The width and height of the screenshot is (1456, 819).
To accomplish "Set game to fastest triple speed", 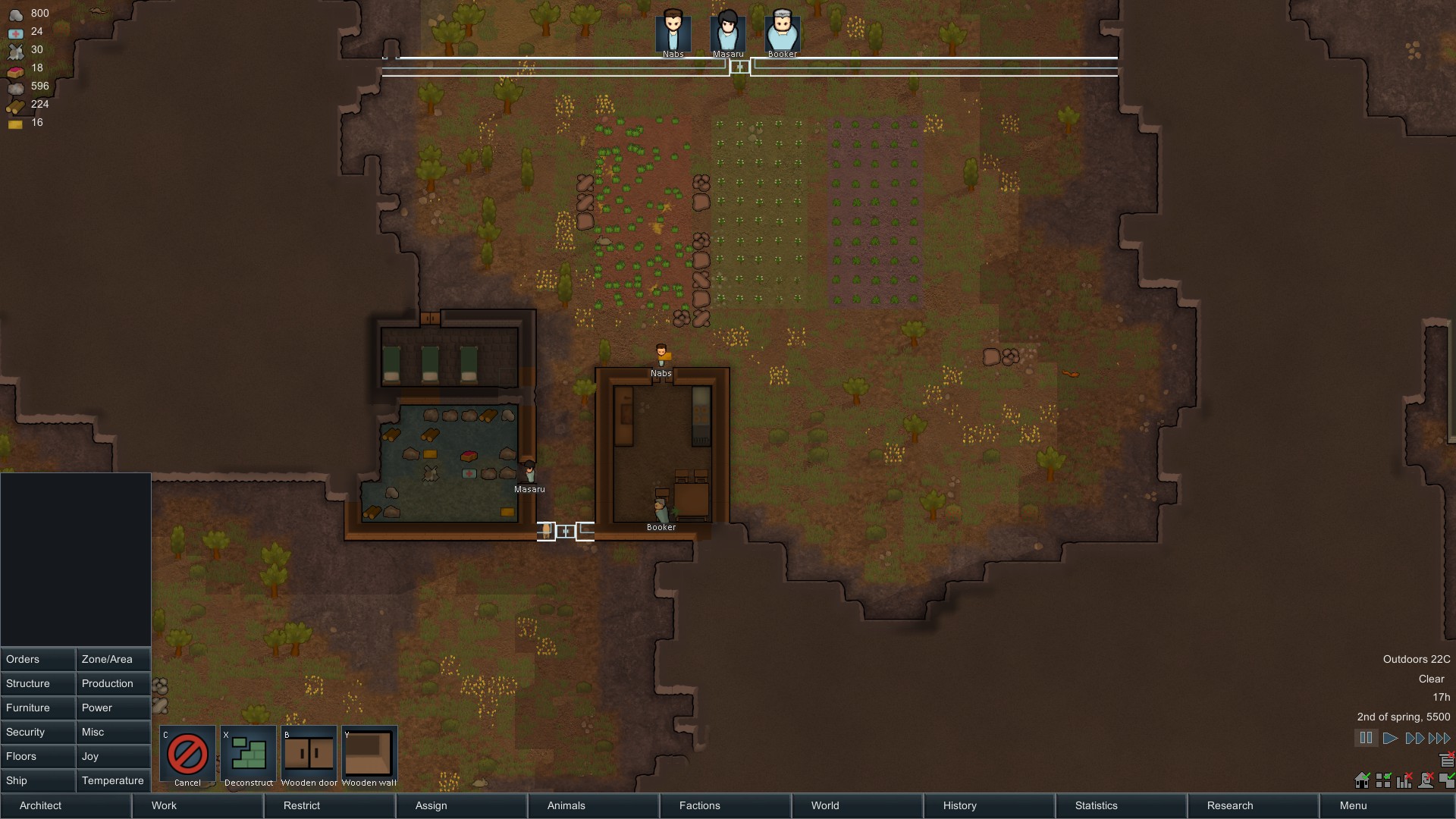I will click(1439, 738).
